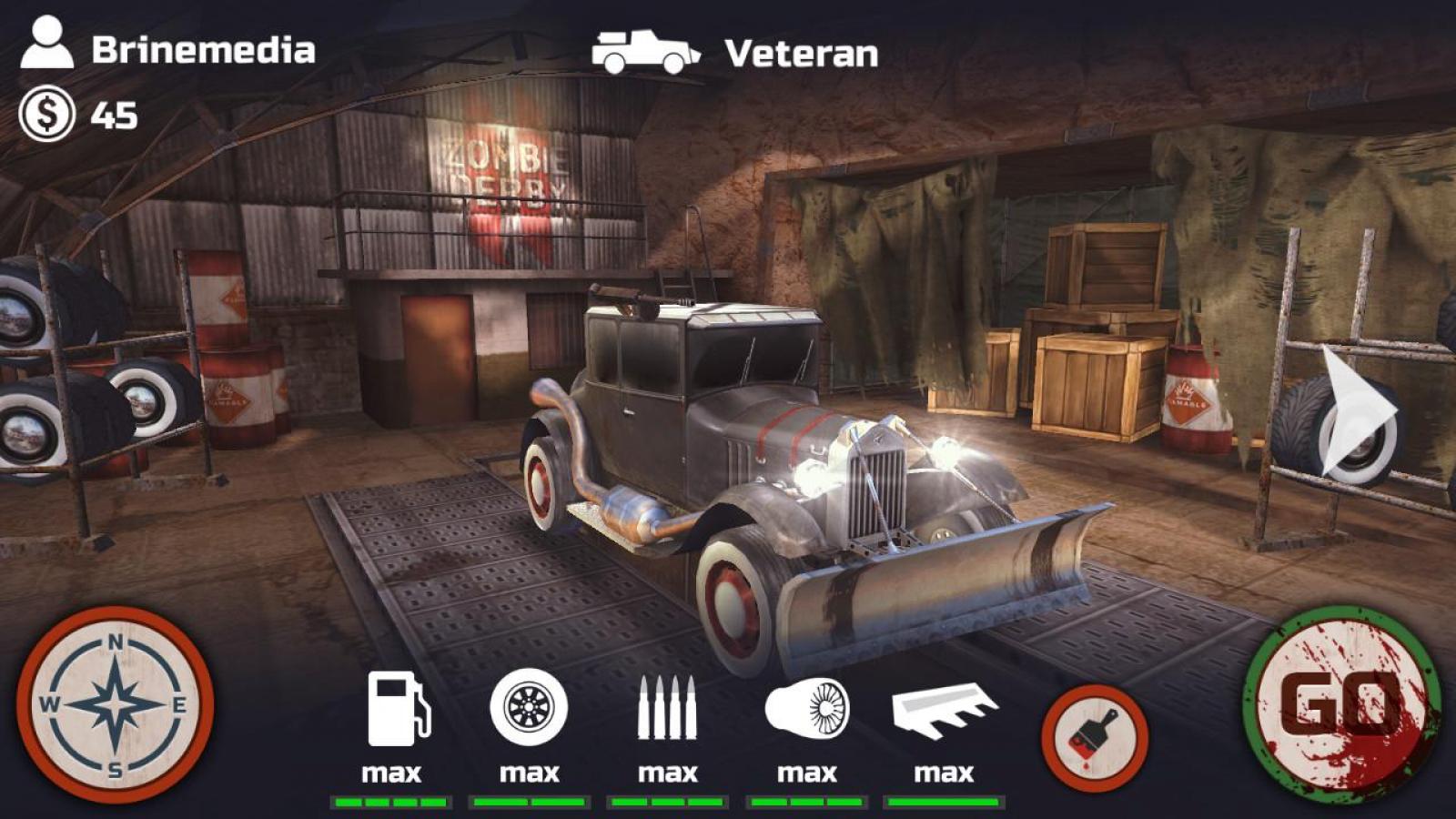Open the Veteran vehicle class selector
1456x819 pixels.
[x=737, y=53]
